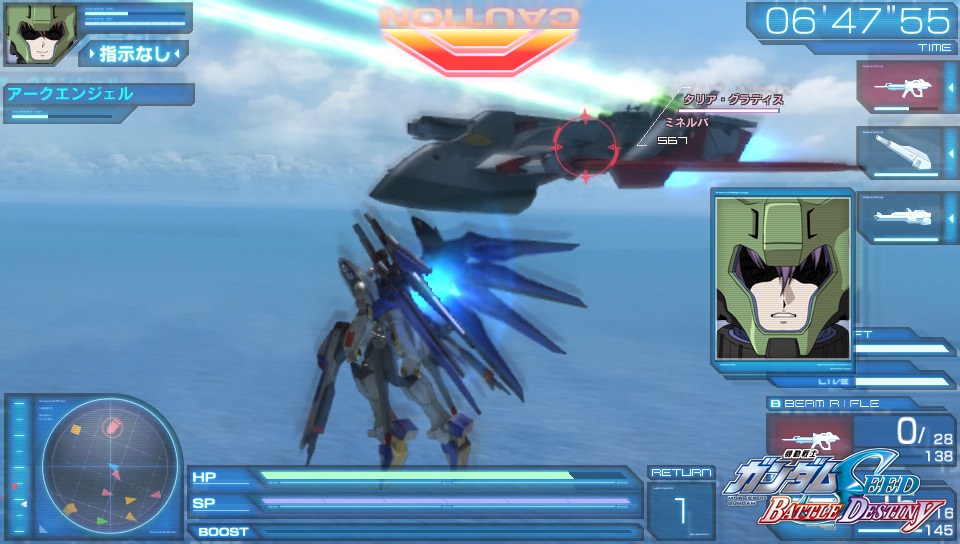Click the red lock-on reticle on ミネルバ
The width and height of the screenshot is (960, 544).
[585, 147]
